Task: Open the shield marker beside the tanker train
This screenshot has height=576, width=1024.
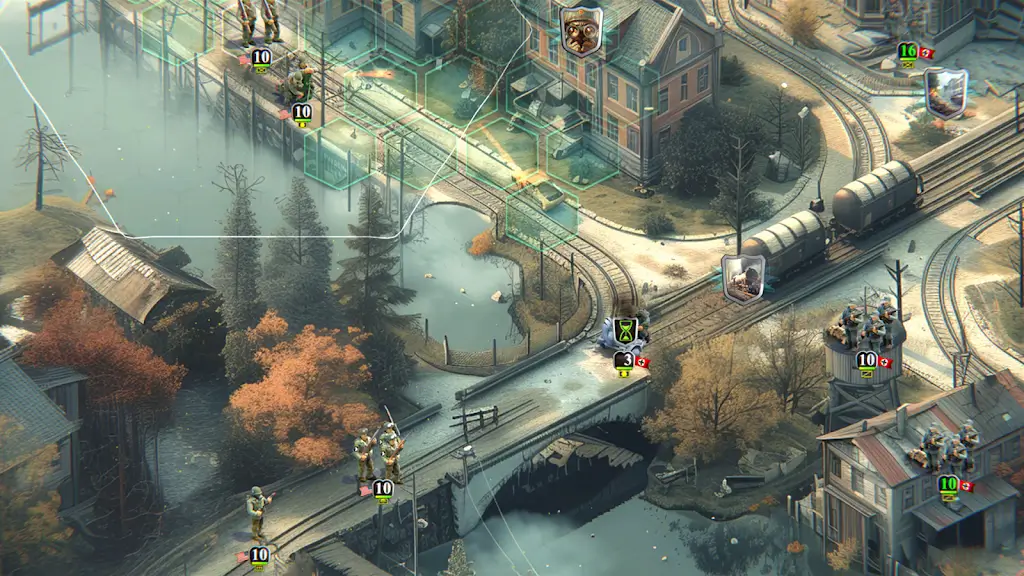Action: 743,275
